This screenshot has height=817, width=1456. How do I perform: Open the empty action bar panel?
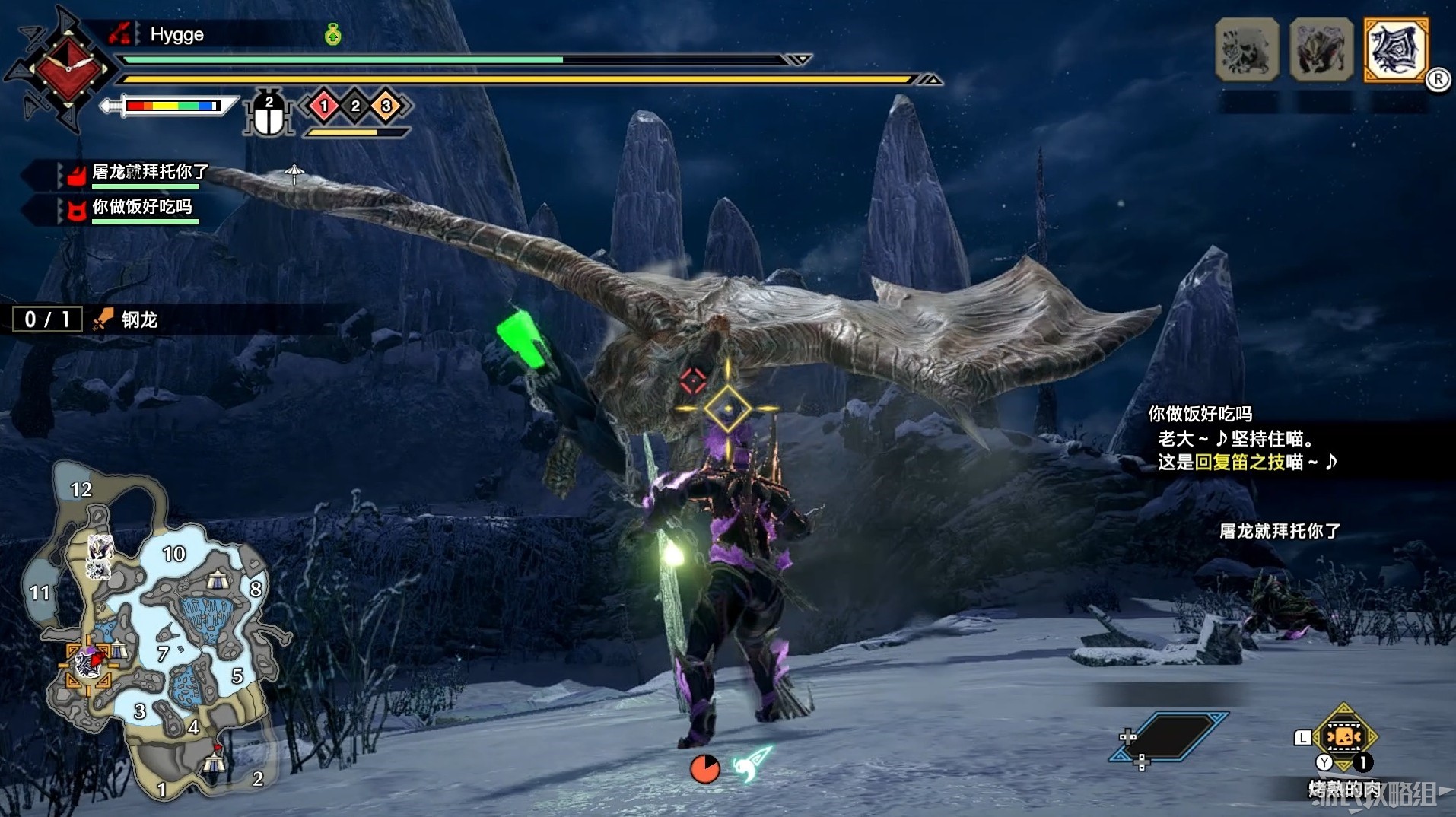click(x=1169, y=736)
